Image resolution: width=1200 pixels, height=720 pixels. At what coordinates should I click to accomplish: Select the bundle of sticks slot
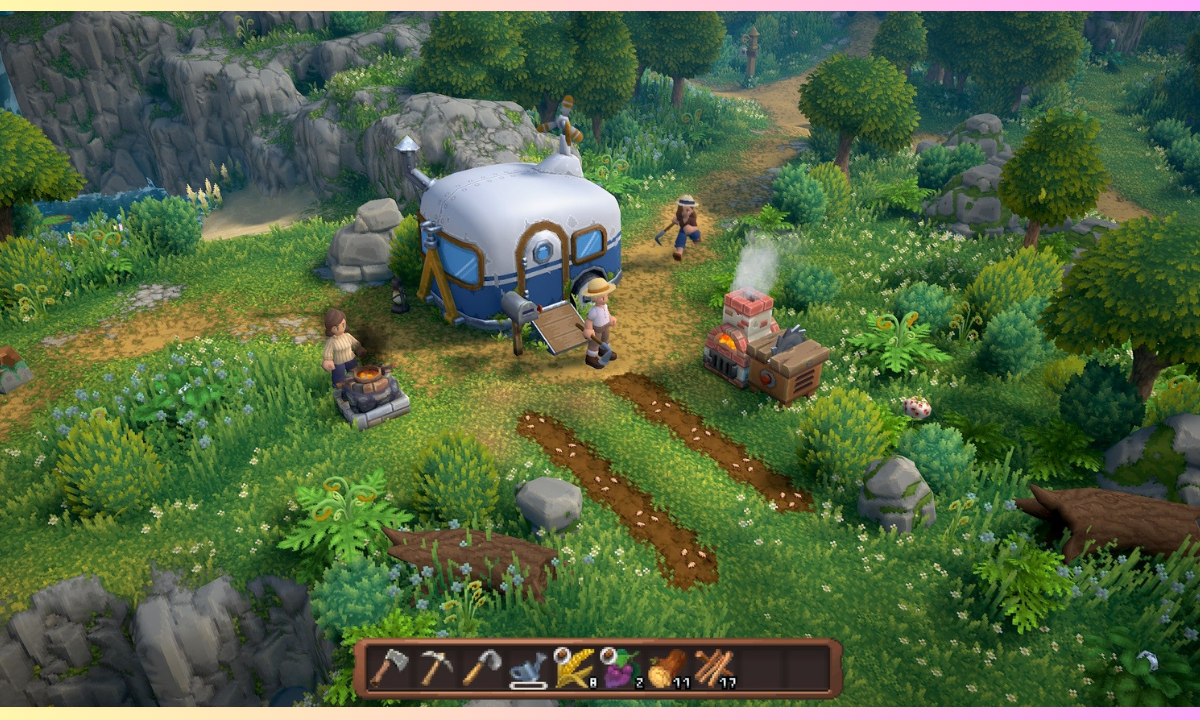click(x=713, y=668)
